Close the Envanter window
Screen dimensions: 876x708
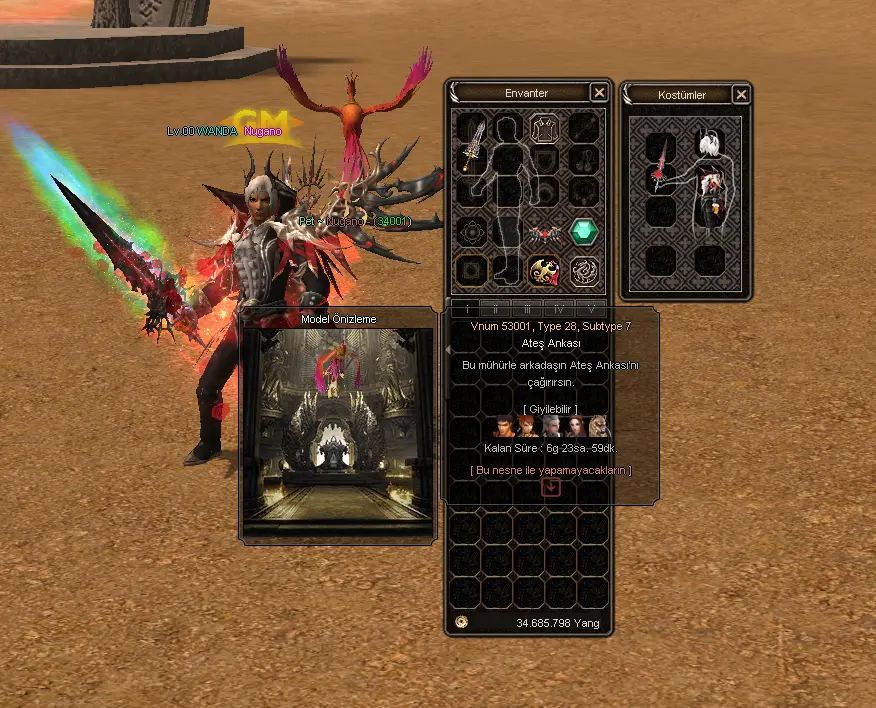[599, 93]
